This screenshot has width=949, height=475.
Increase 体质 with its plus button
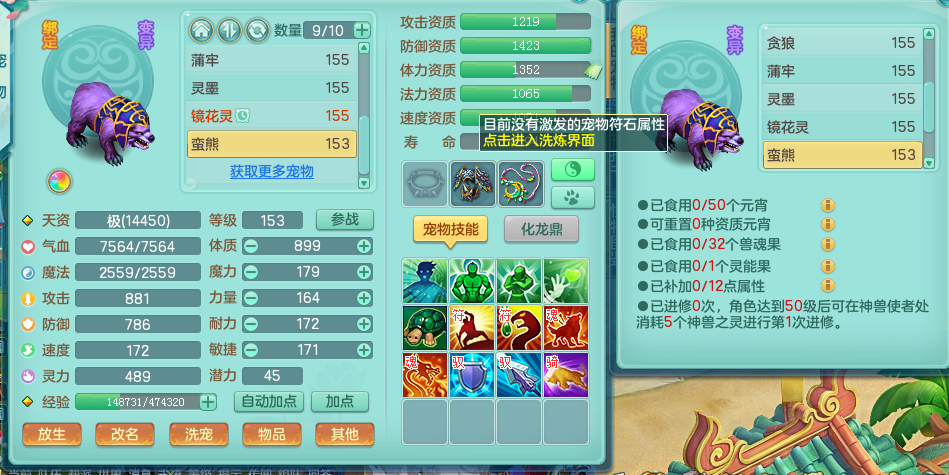pos(364,246)
